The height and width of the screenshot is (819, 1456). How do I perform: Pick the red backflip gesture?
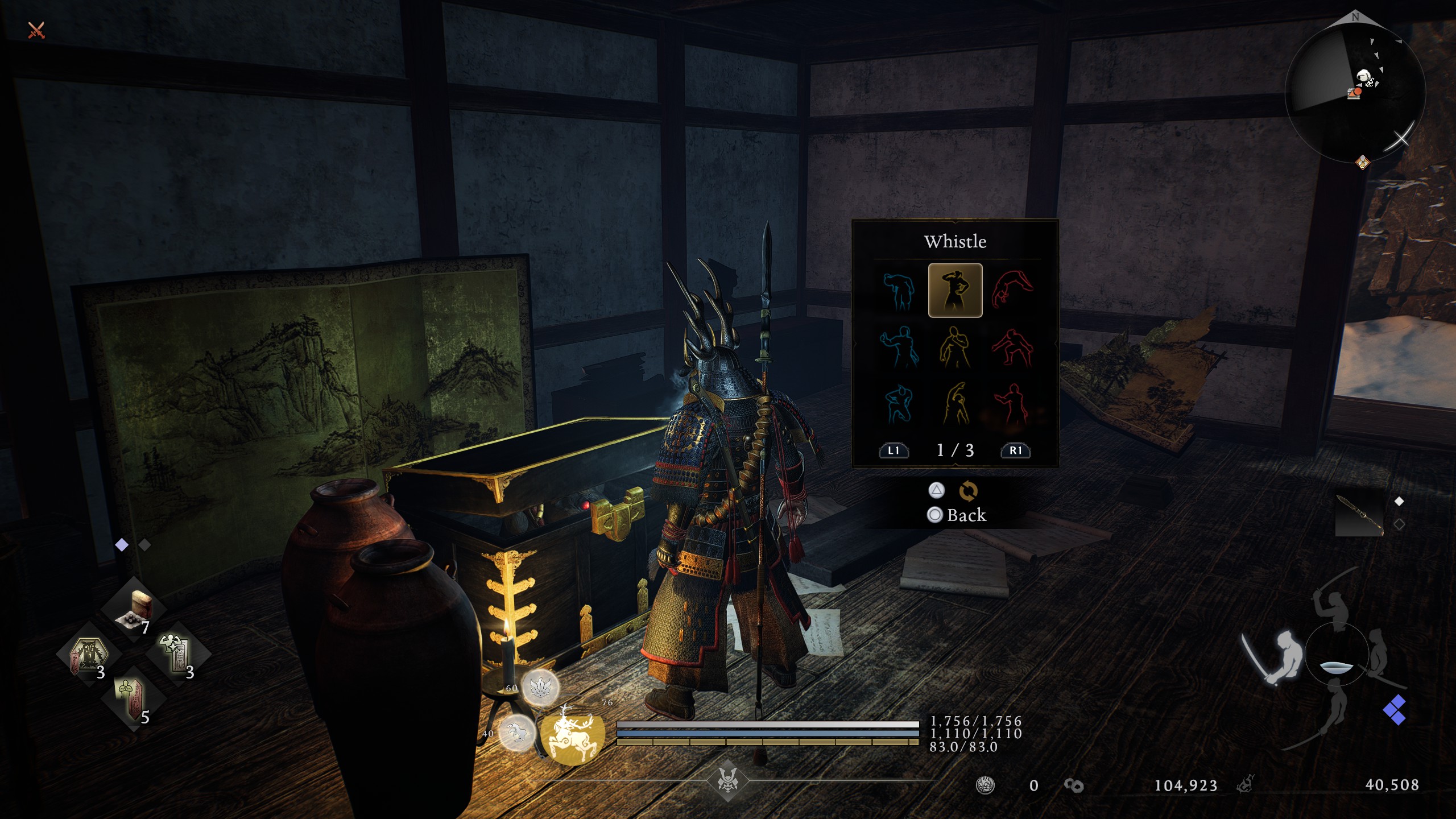(1011, 289)
